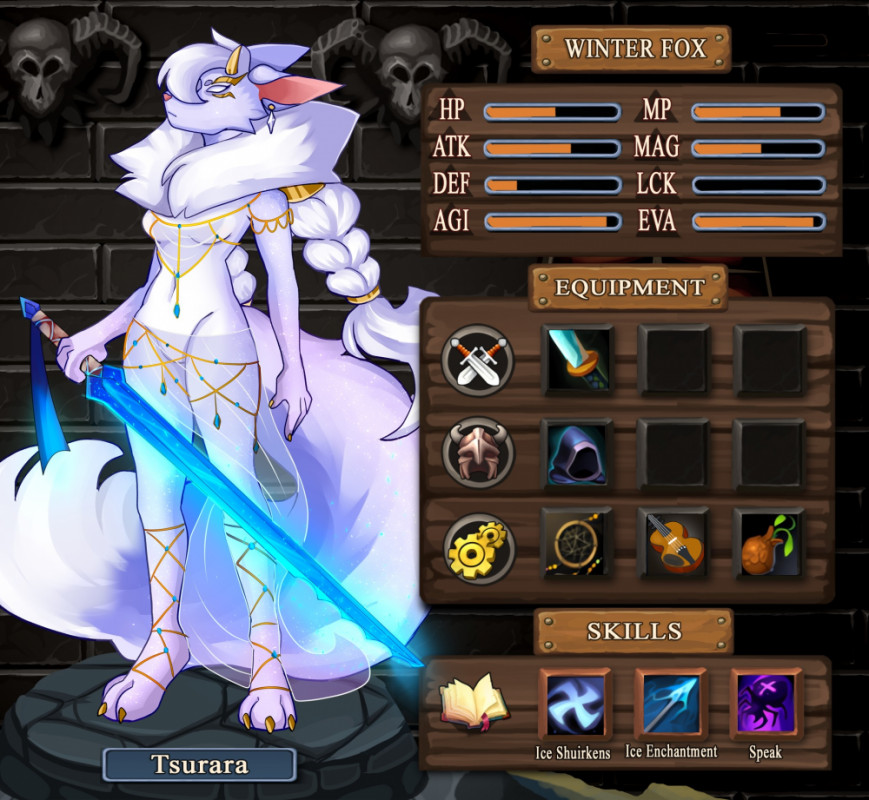Image resolution: width=869 pixels, height=800 pixels.
Task: Open the skills spellbook icon
Action: click(474, 702)
